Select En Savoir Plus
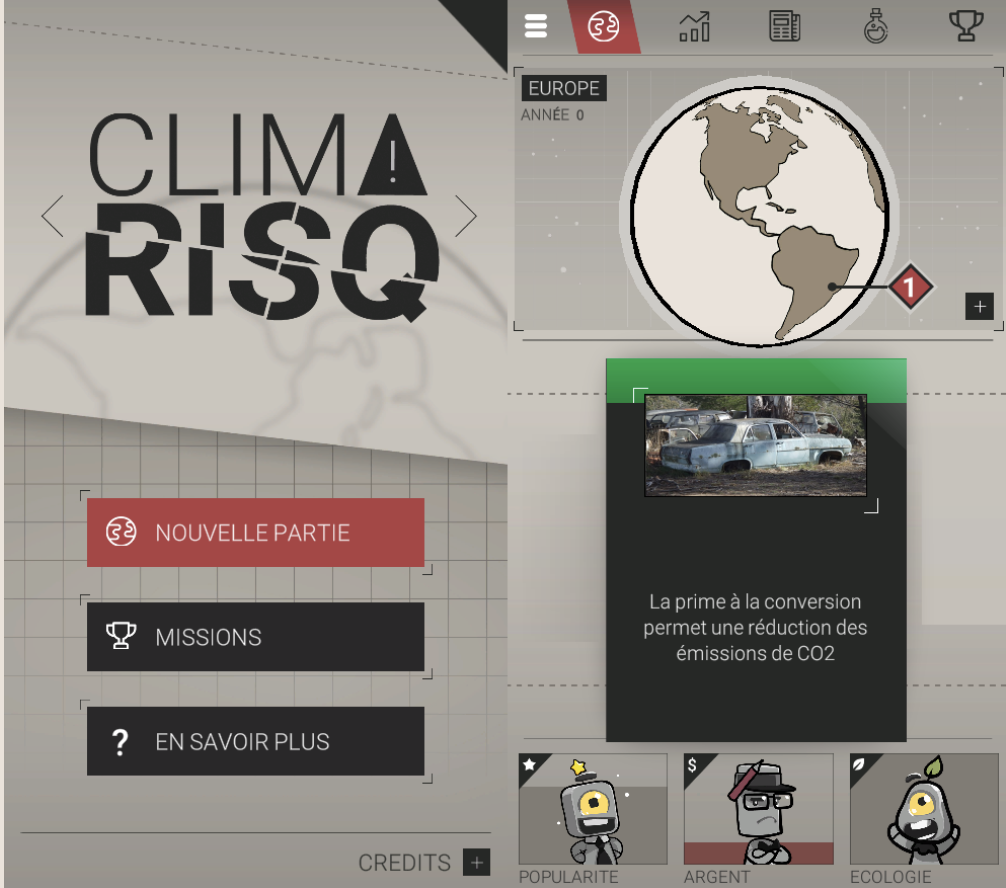 (x=255, y=741)
